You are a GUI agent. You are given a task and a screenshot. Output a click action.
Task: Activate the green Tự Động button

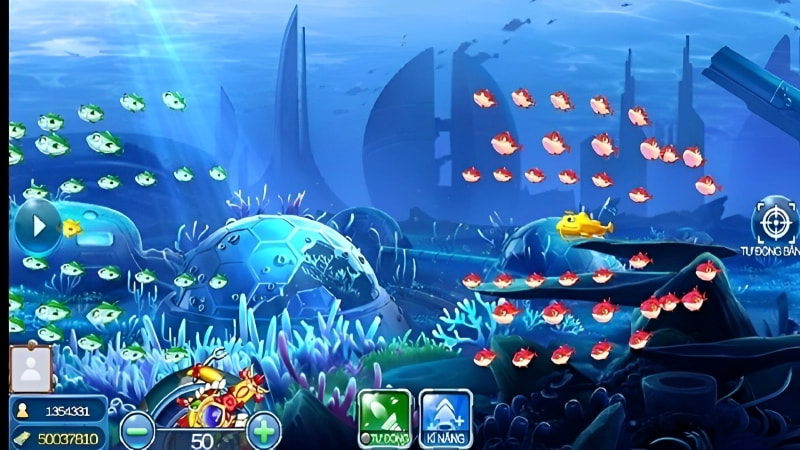(x=385, y=417)
